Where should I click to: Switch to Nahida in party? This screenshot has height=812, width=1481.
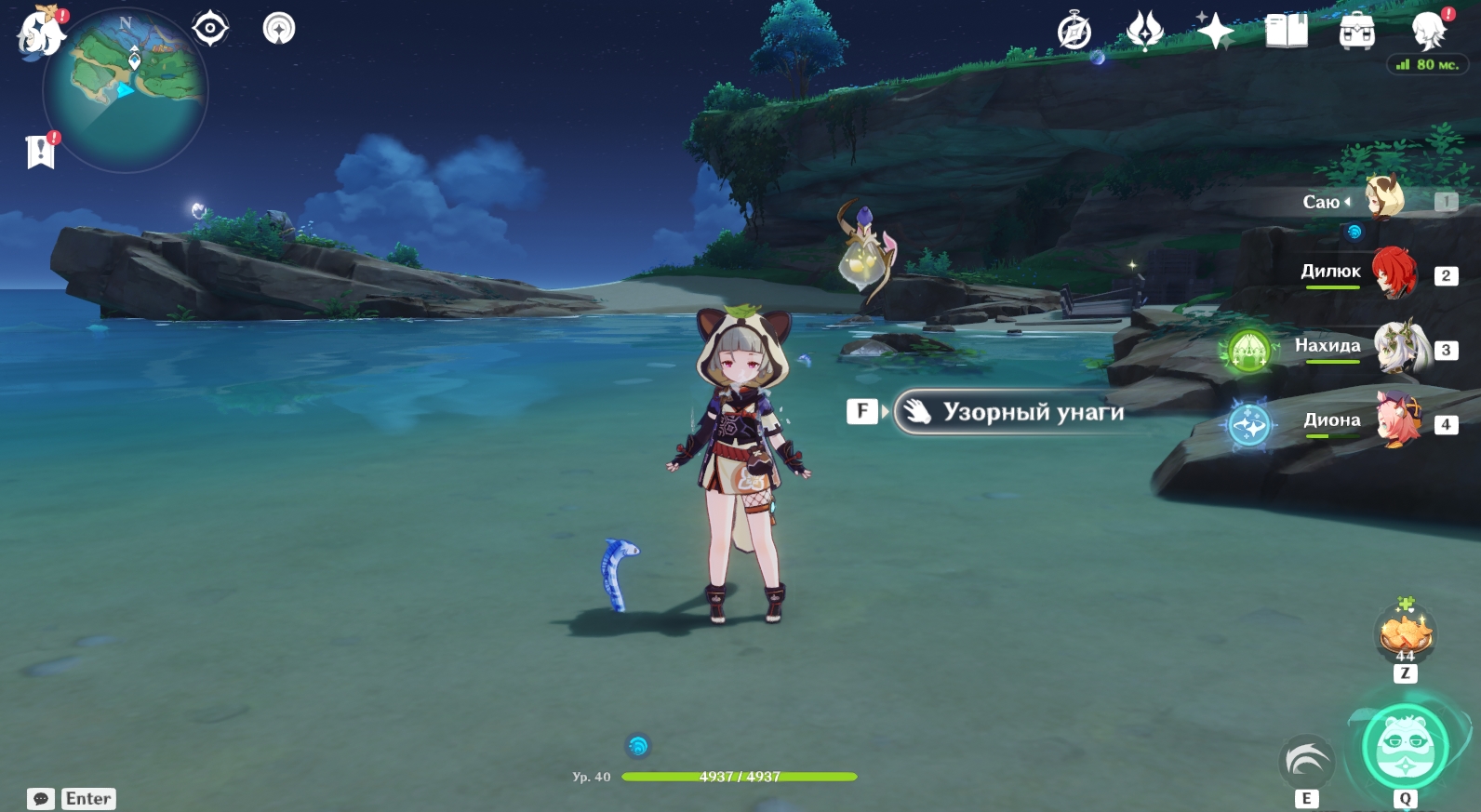(x=1400, y=348)
